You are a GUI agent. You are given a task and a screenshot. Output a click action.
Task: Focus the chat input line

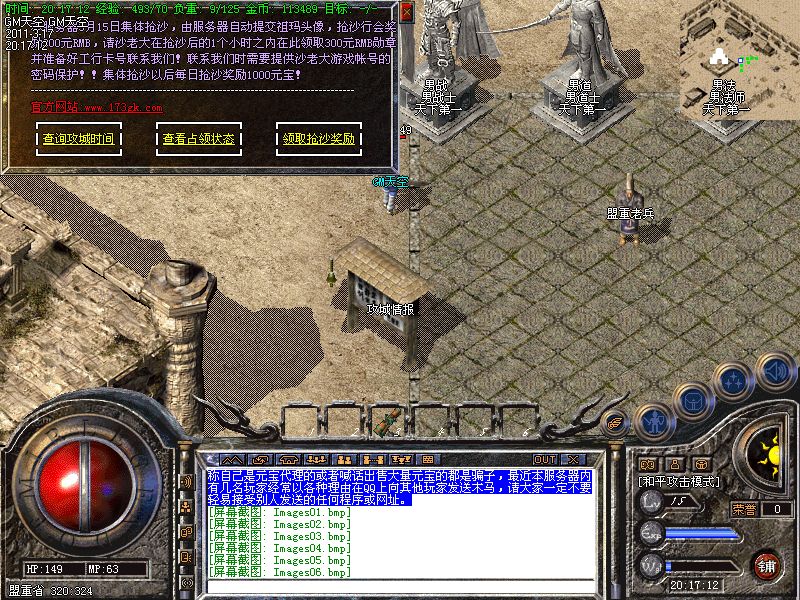tap(400, 587)
